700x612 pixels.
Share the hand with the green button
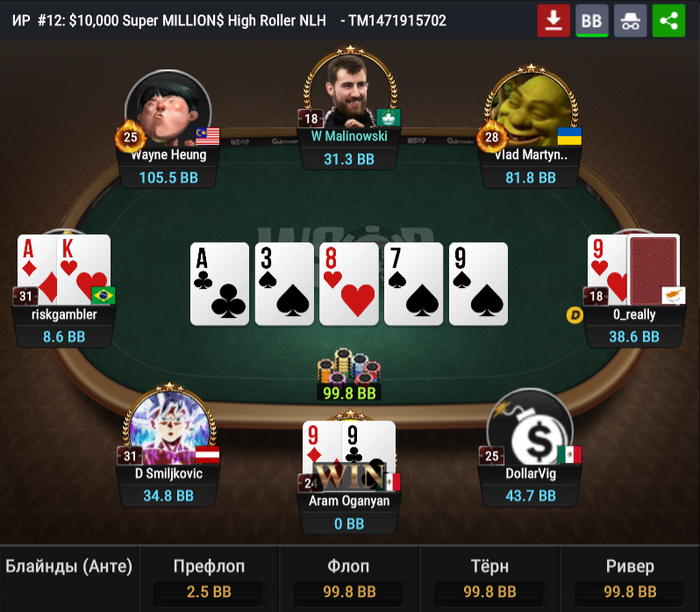(x=668, y=20)
